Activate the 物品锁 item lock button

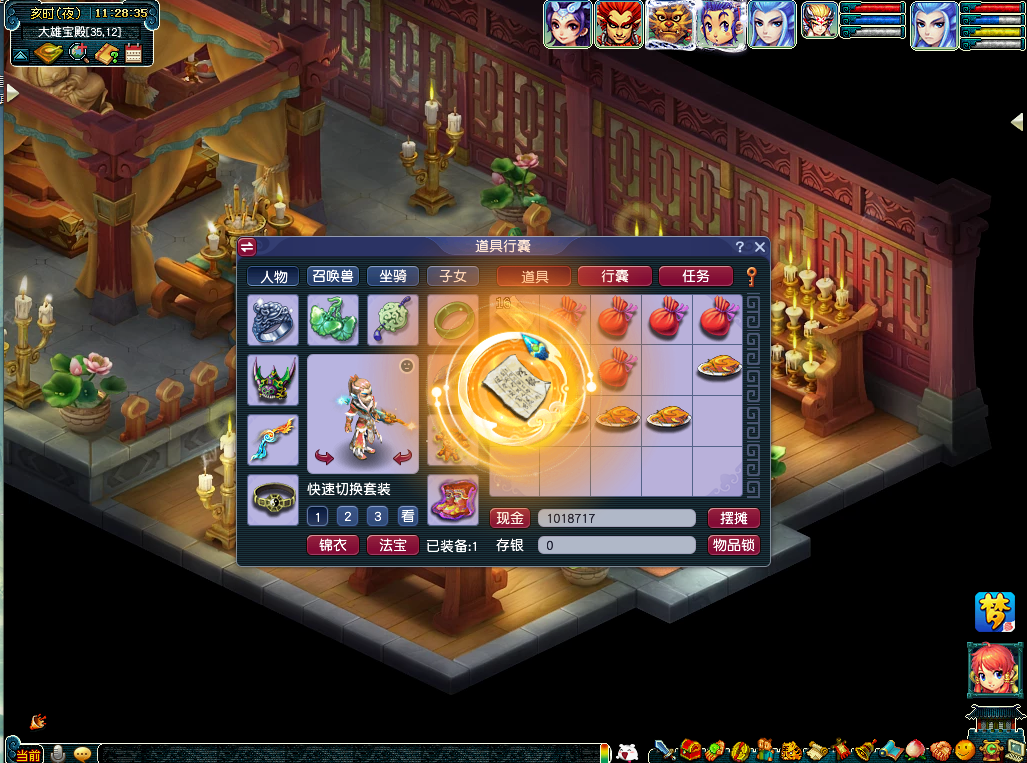coord(733,545)
